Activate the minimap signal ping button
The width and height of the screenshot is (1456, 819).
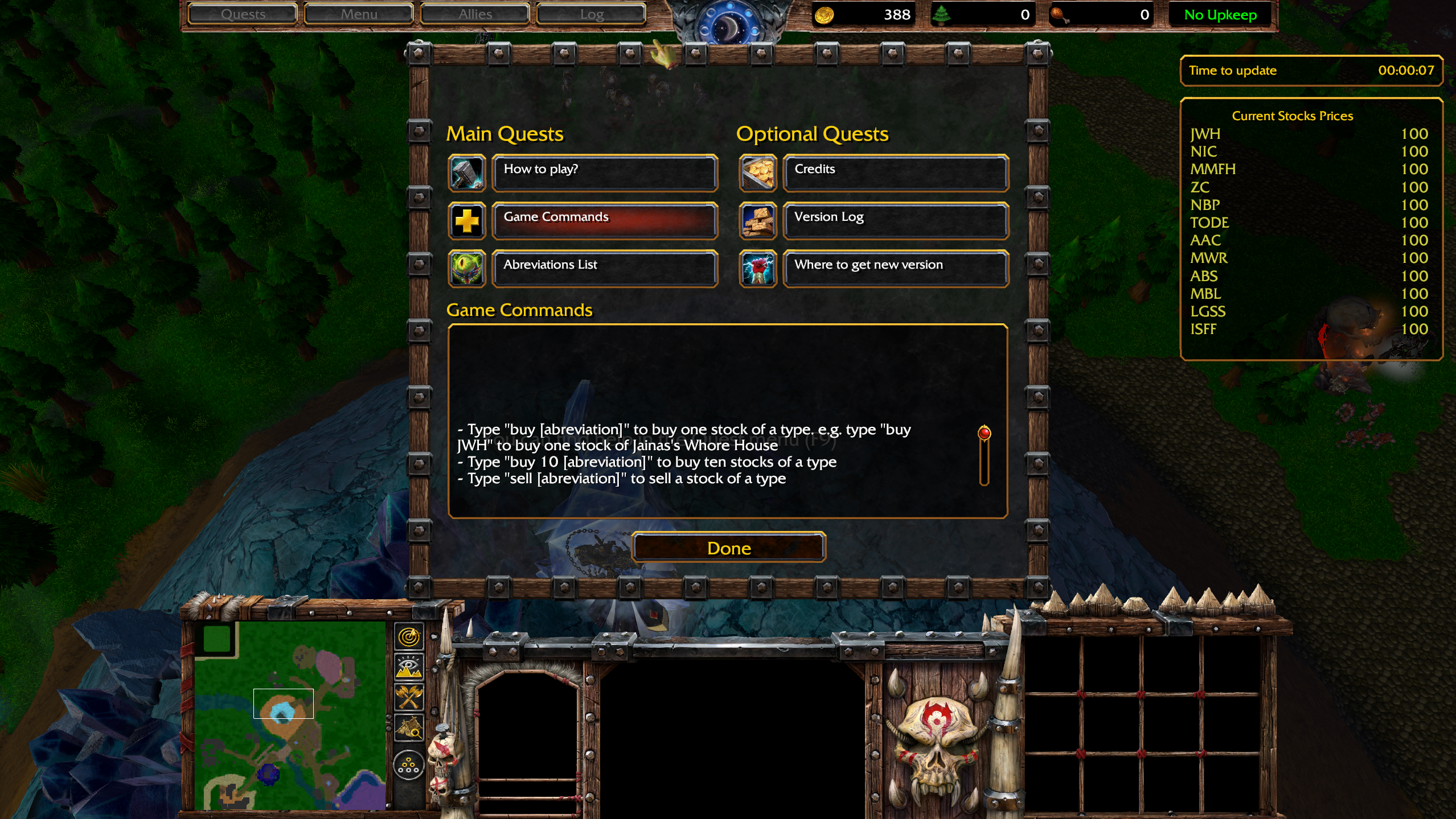409,637
